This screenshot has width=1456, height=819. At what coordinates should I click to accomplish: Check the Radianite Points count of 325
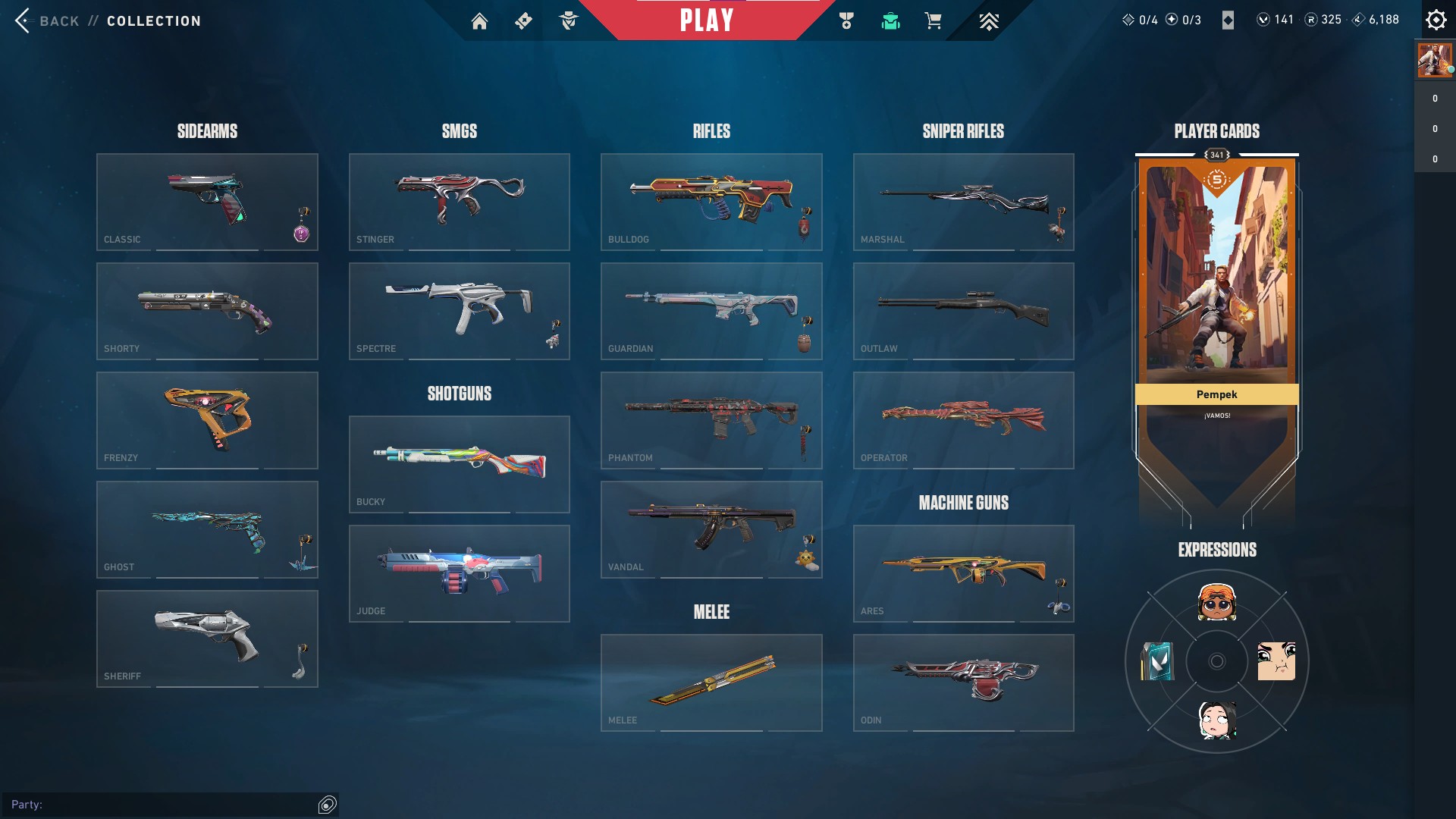click(x=1321, y=20)
